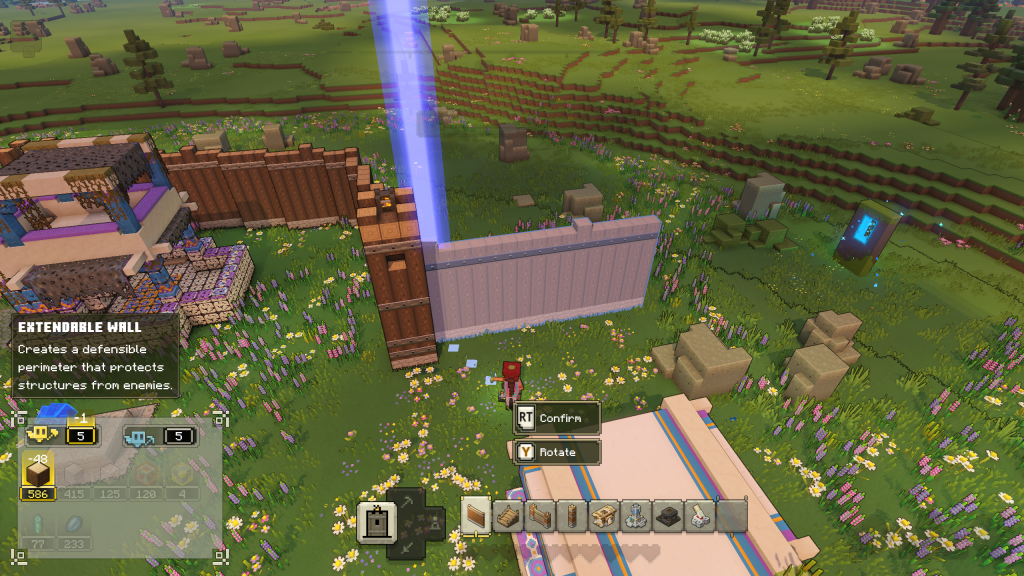The image size is (1024, 576).
Task: Open the structures category on the selector wheel
Action: point(377,522)
